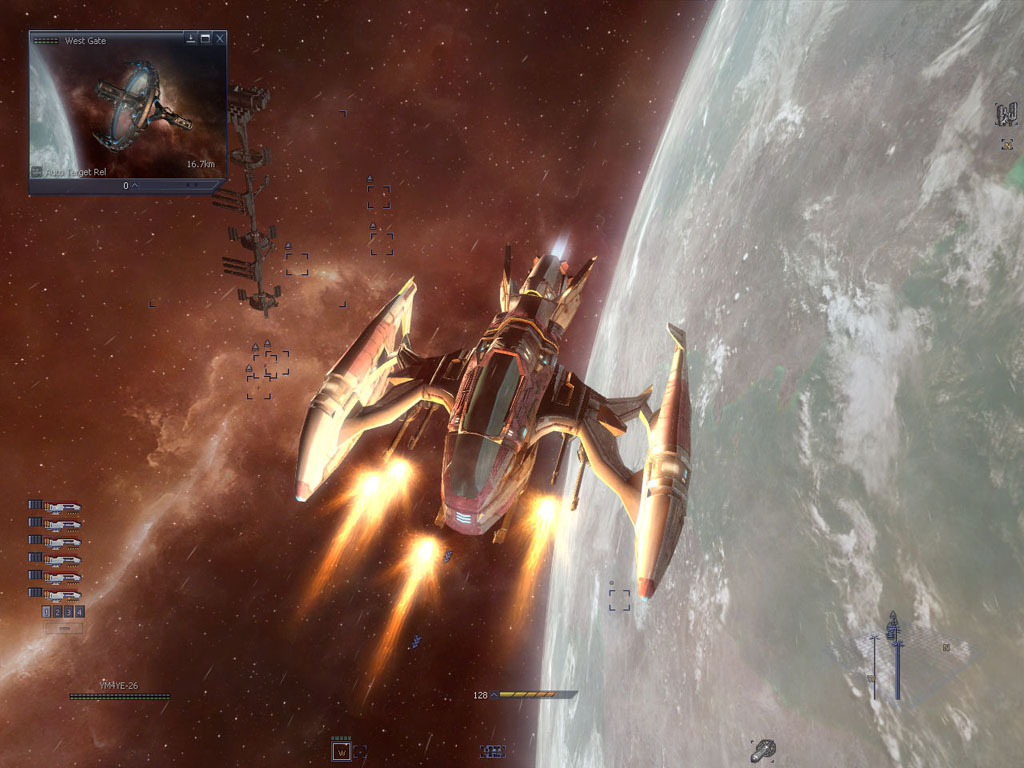
Task: Select the W box icon at bottom
Action: (x=341, y=751)
